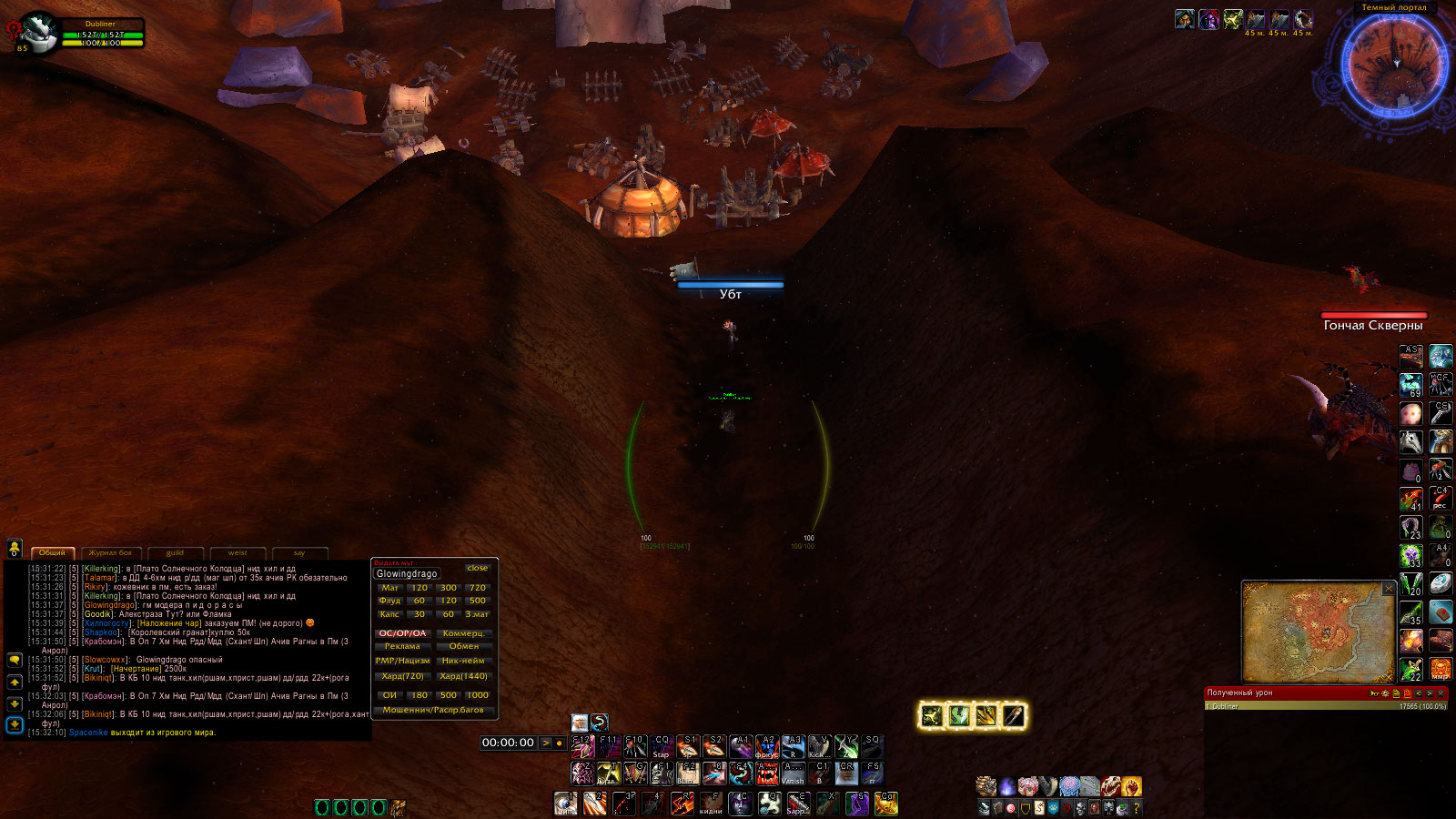This screenshot has width=1456, height=819.
Task: Open the question mark help micro button
Action: 1136,807
